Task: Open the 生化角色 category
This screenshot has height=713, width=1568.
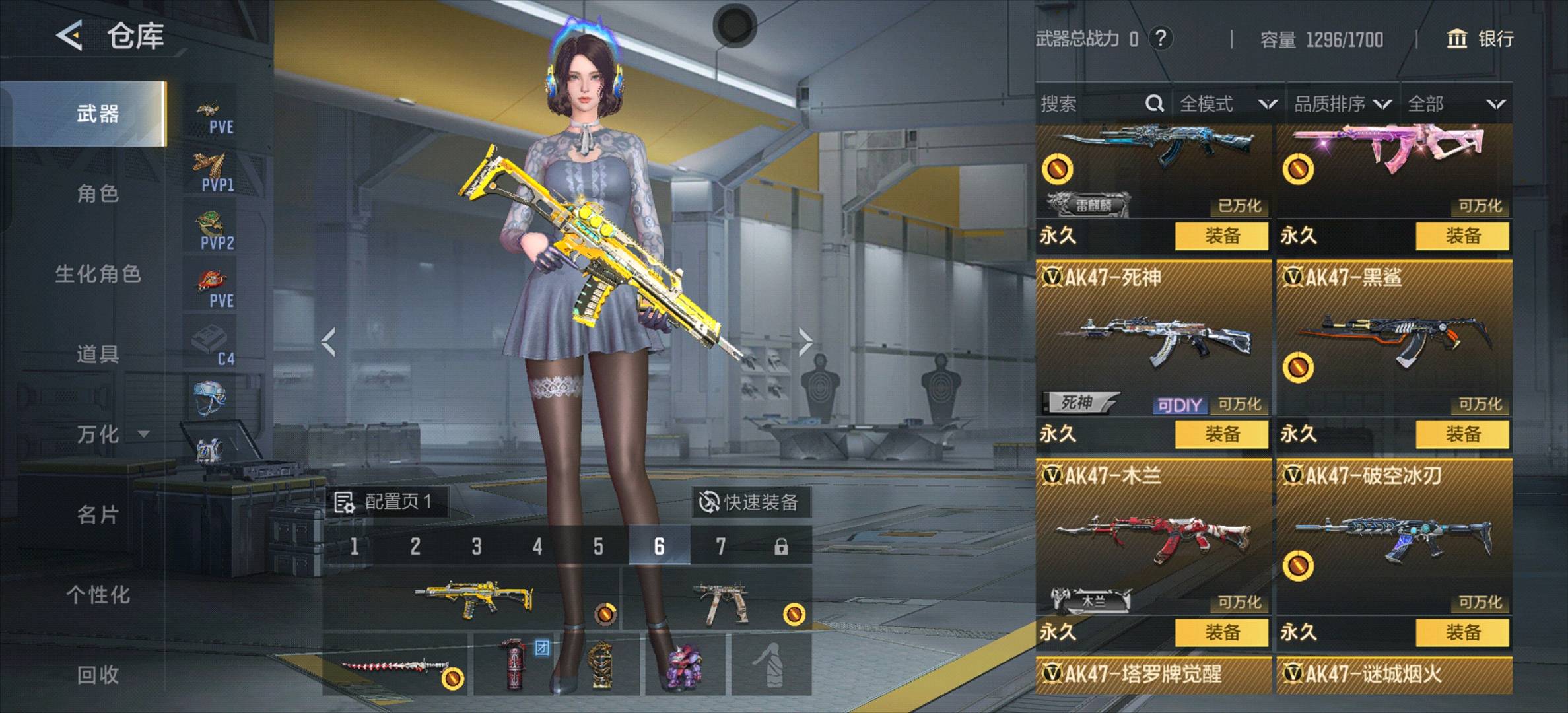Action: click(98, 274)
